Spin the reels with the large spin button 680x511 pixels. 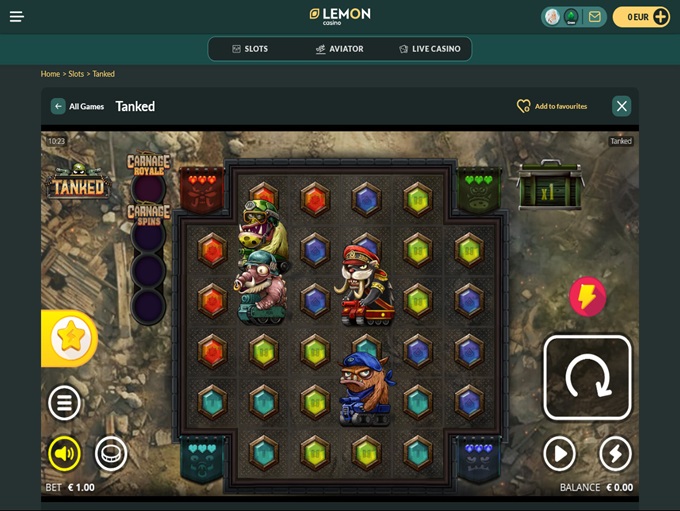click(x=587, y=377)
